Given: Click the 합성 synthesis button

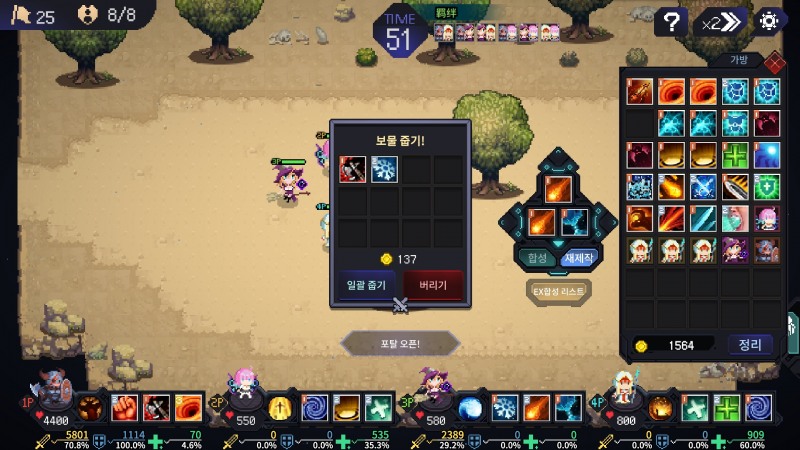Looking at the screenshot, I should [x=537, y=257].
